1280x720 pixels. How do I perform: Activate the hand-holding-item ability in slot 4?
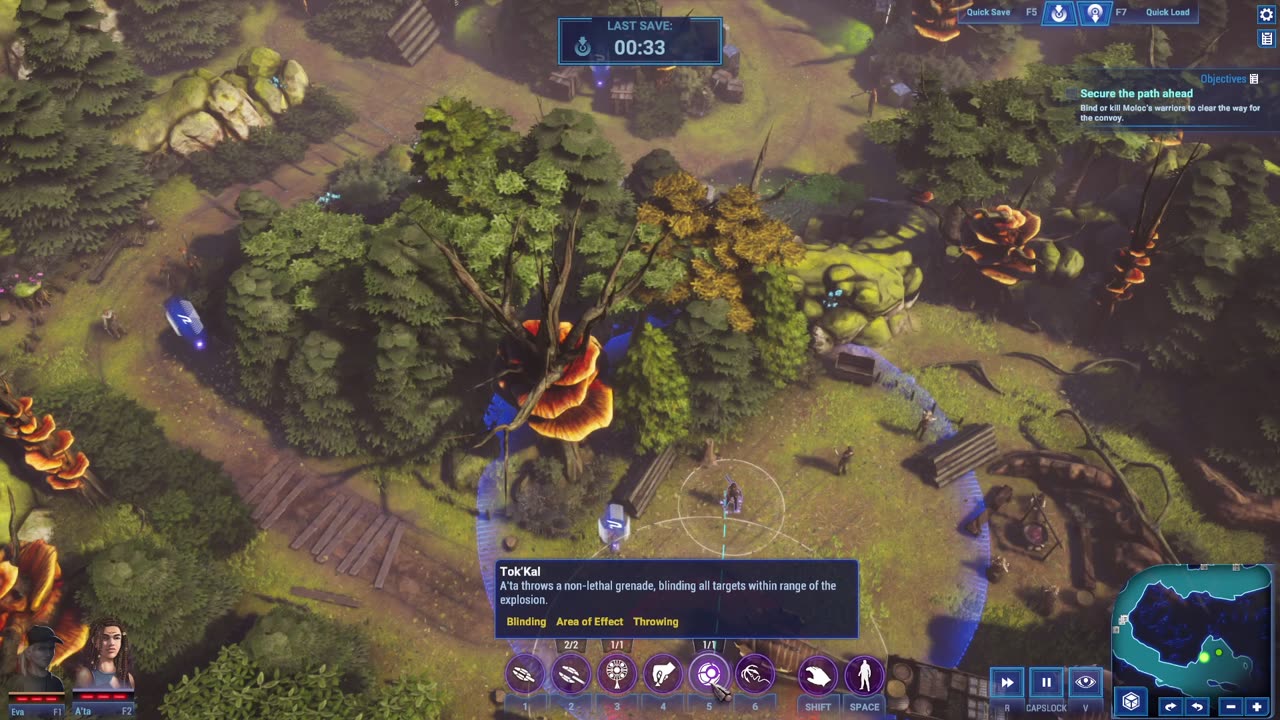point(663,676)
